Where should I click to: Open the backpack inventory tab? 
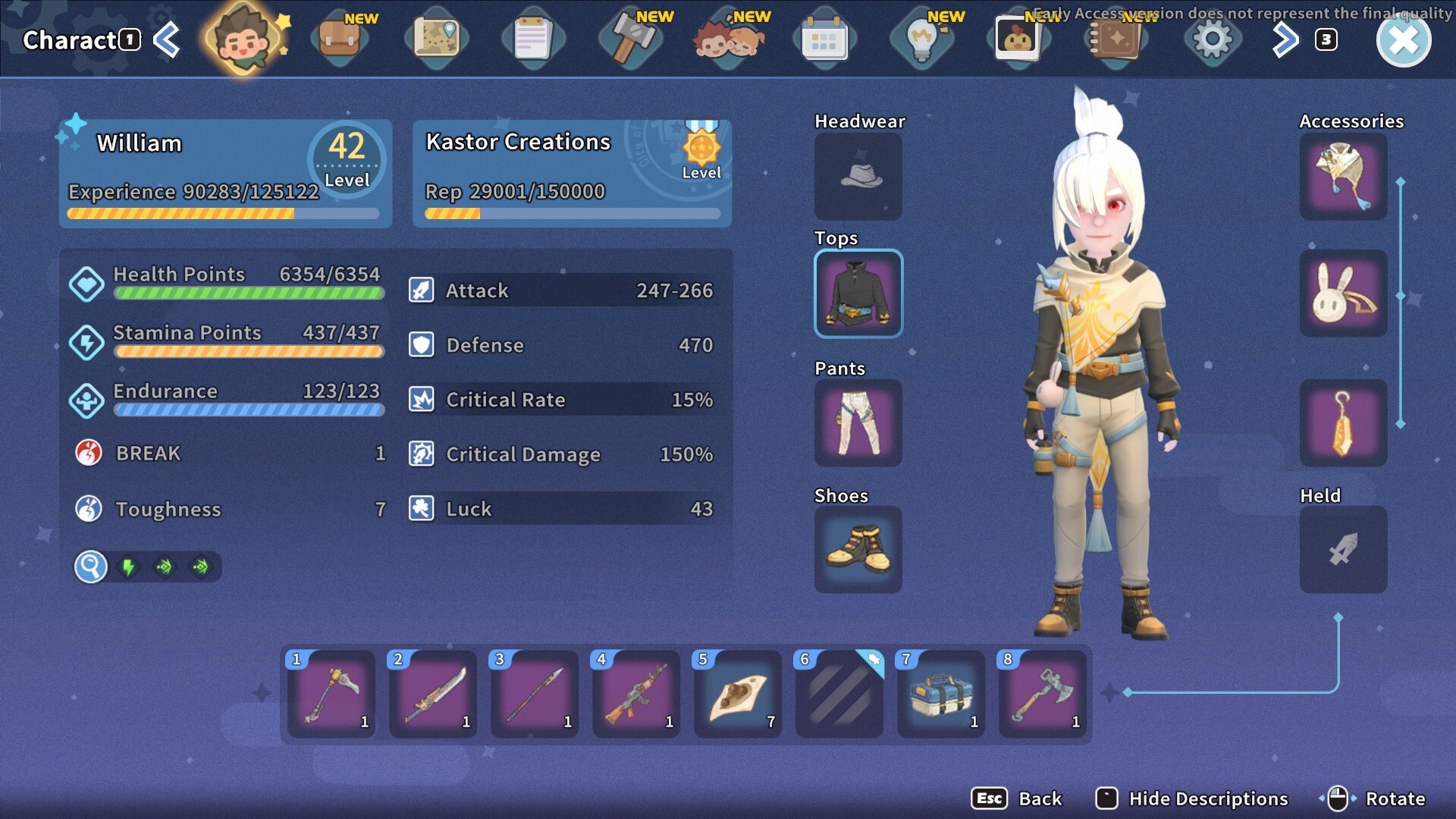coord(339,39)
